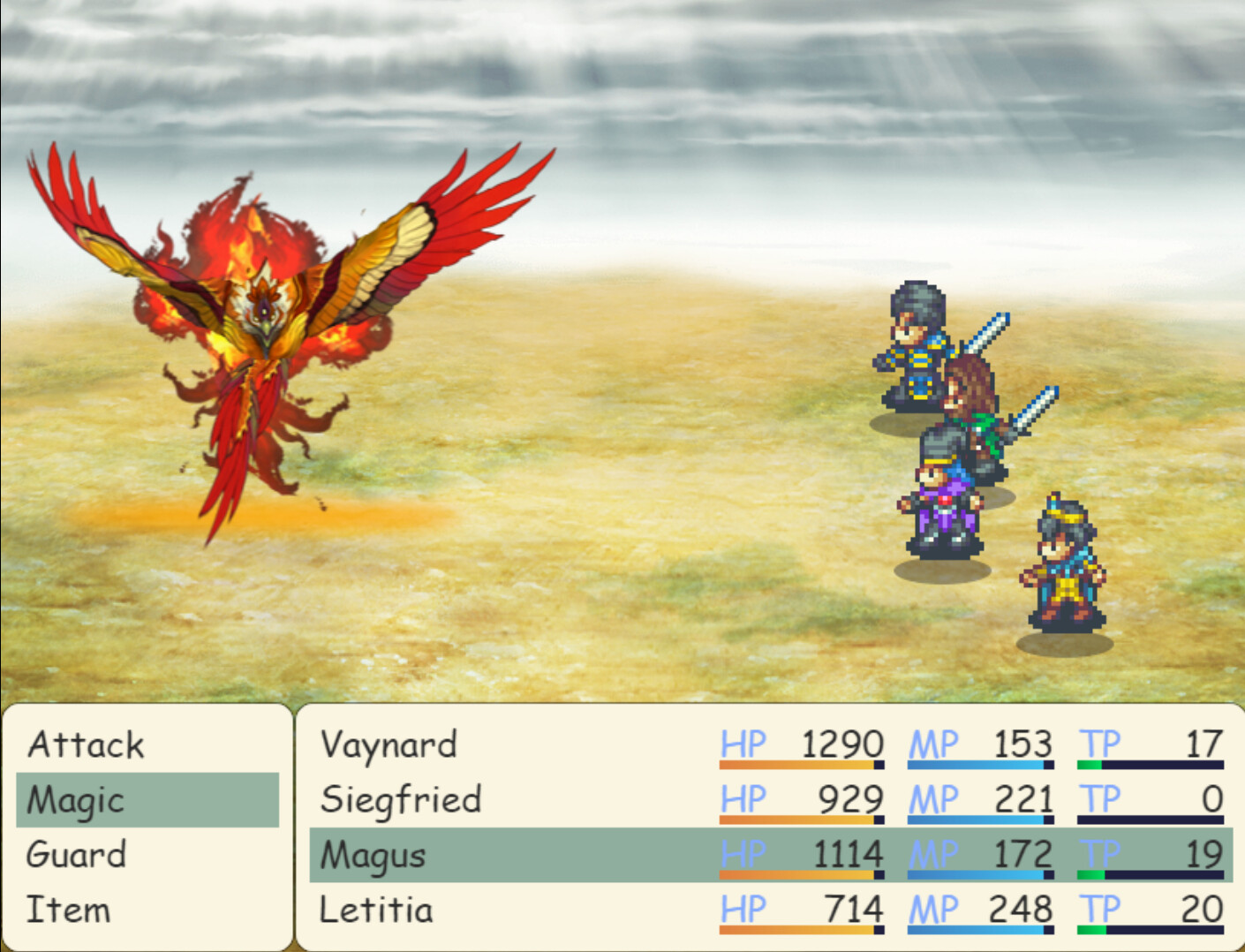
Task: Click Vaynard's name in the status panel
Action: click(x=389, y=744)
